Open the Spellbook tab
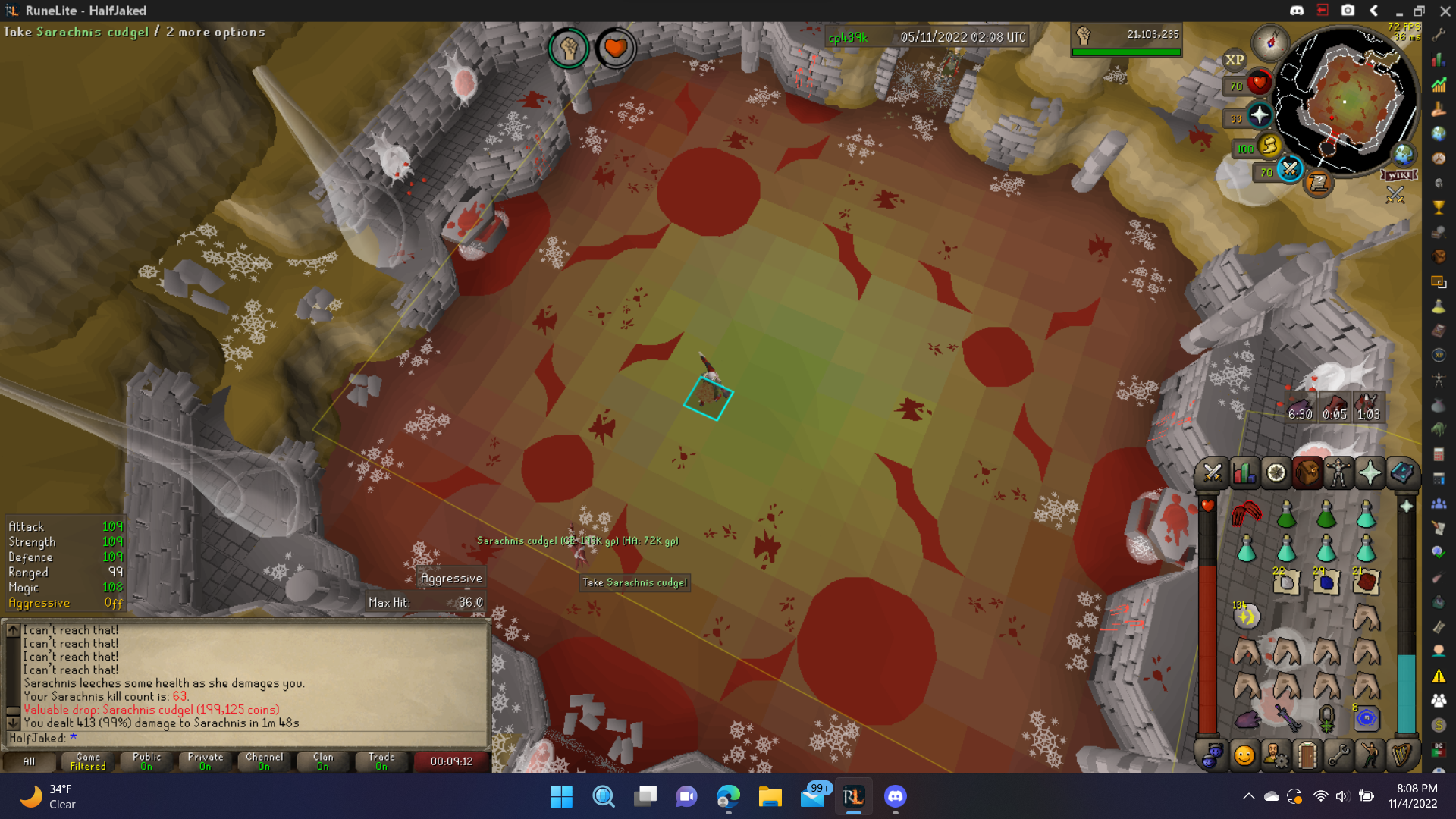The height and width of the screenshot is (819, 1456). point(1401,473)
